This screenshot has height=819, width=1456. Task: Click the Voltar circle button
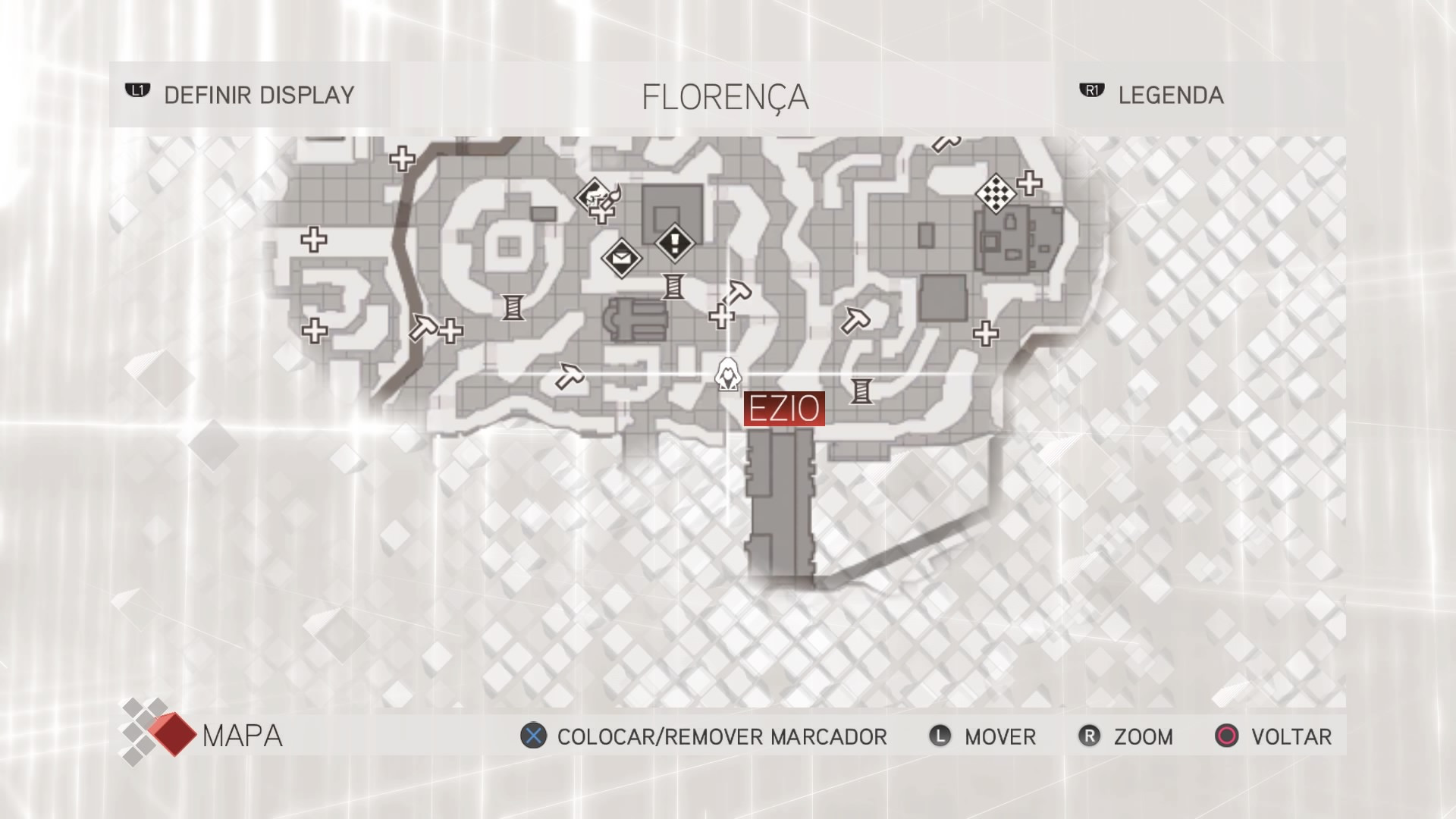pyautogui.click(x=1226, y=736)
